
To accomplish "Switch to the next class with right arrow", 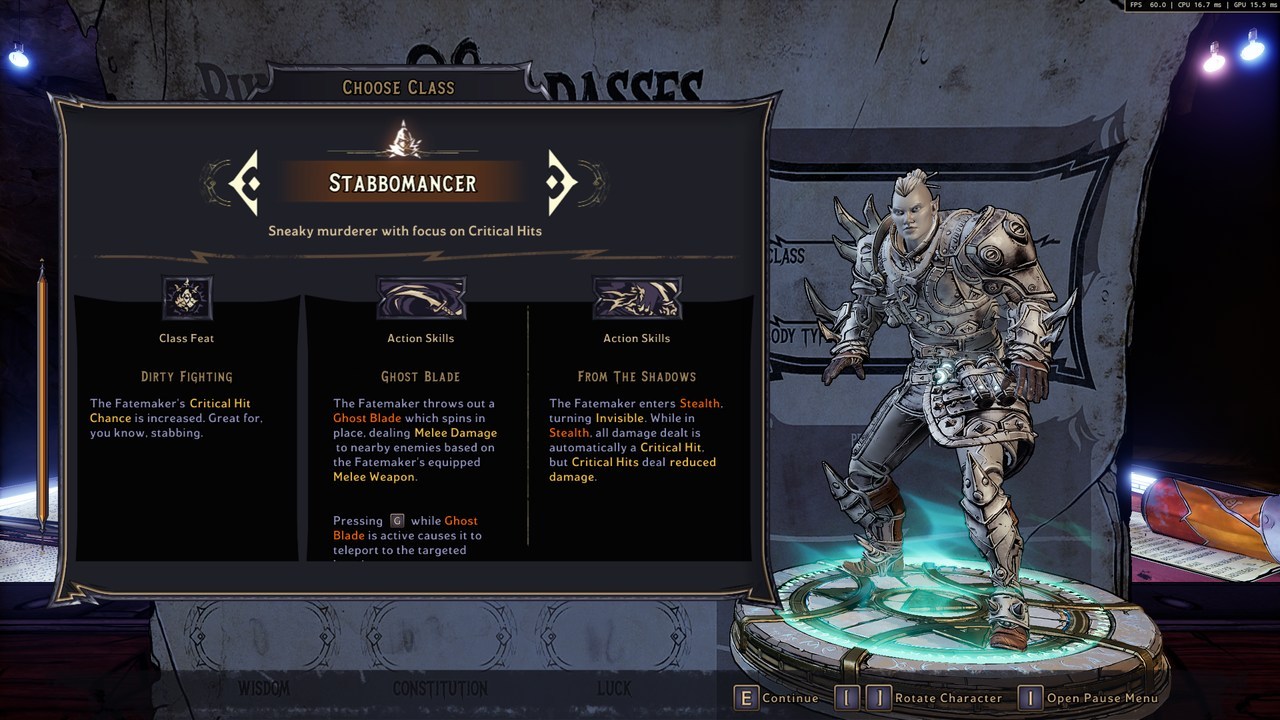I will pyautogui.click(x=560, y=183).
